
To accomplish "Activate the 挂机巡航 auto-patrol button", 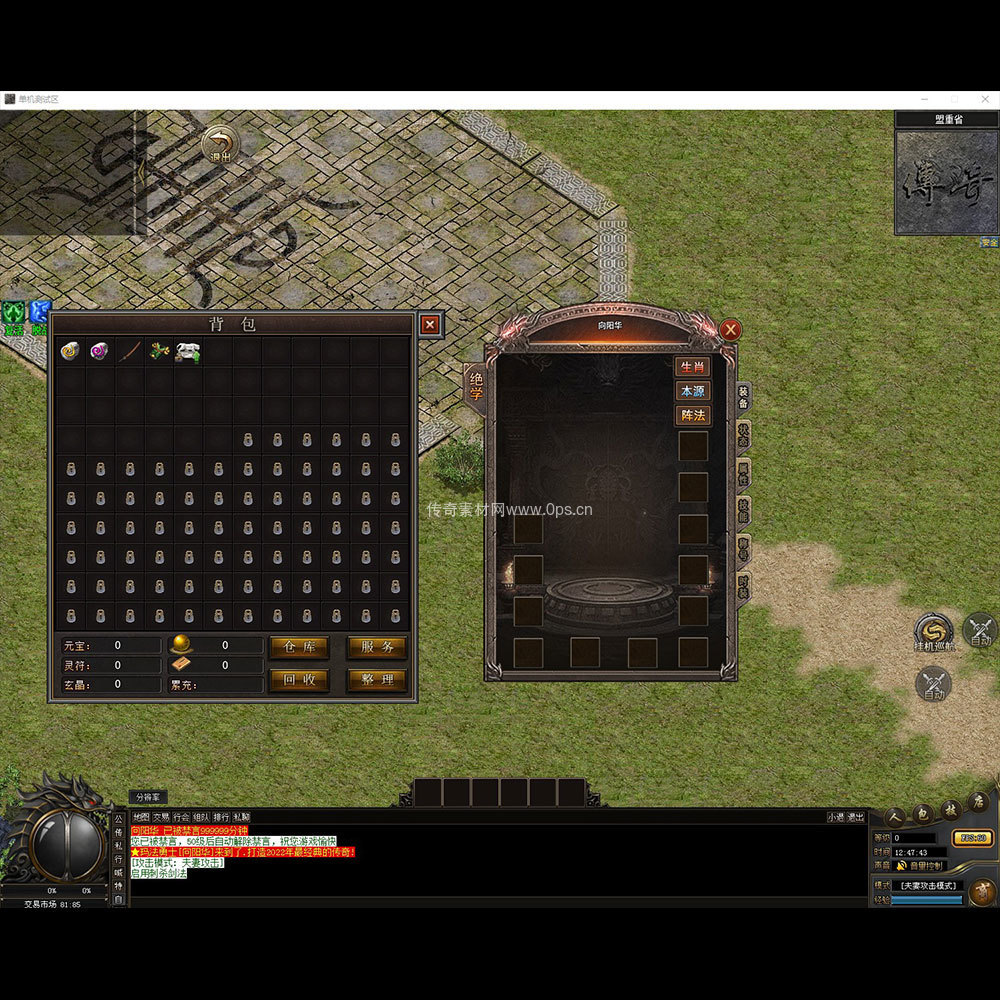I will point(934,631).
